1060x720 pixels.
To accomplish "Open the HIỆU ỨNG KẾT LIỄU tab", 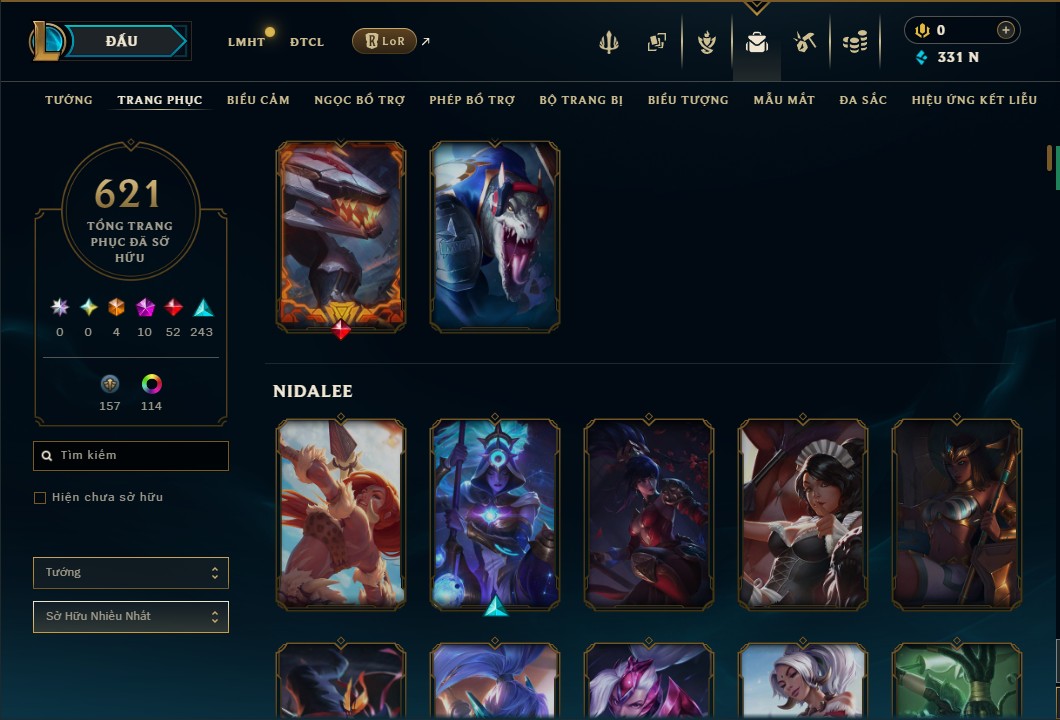I will (x=976, y=100).
